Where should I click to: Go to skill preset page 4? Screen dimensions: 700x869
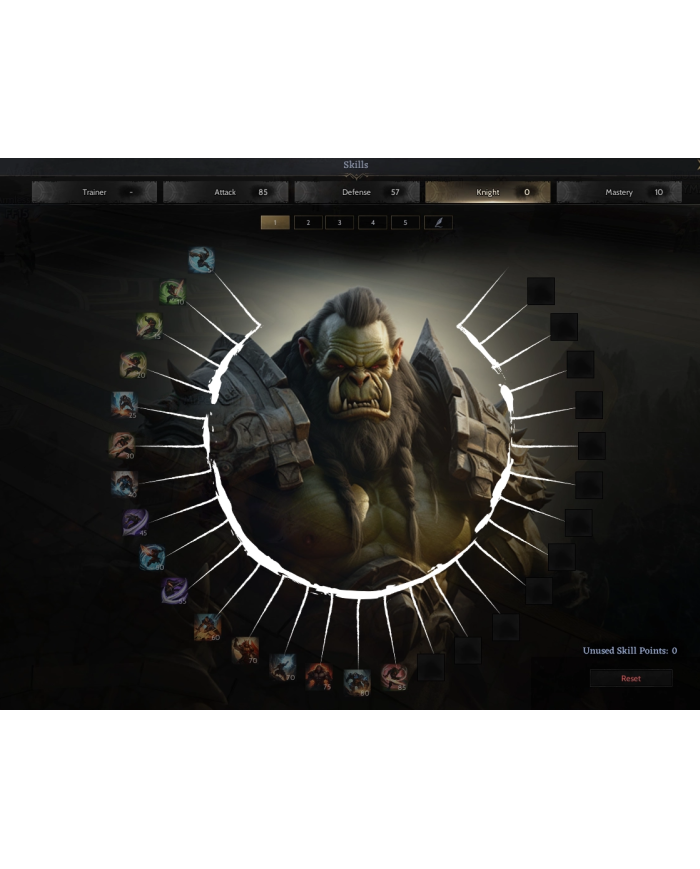click(373, 222)
